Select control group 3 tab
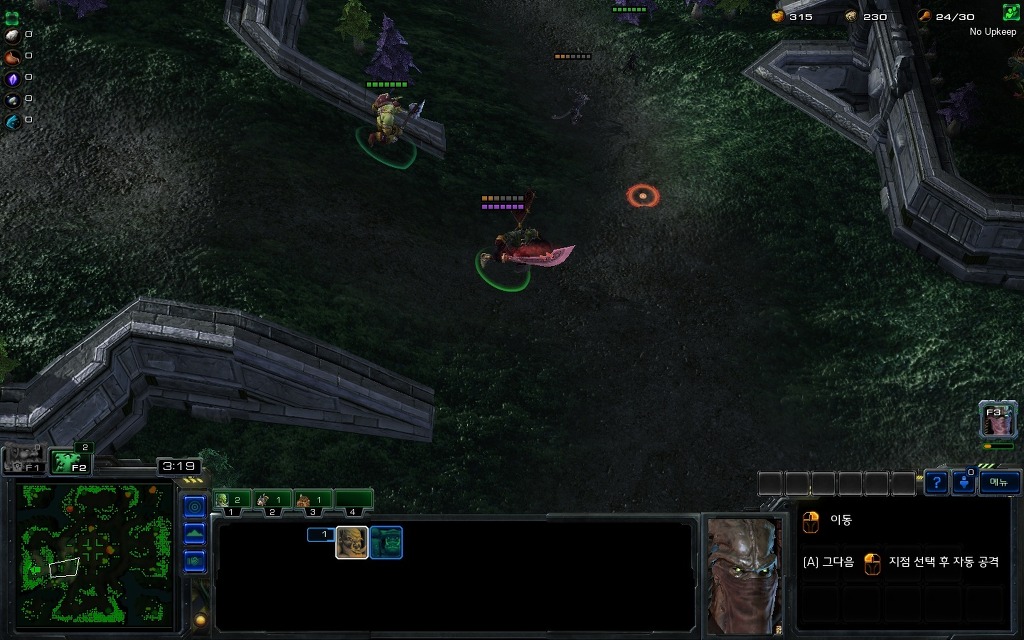This screenshot has height=640, width=1024. [x=313, y=499]
